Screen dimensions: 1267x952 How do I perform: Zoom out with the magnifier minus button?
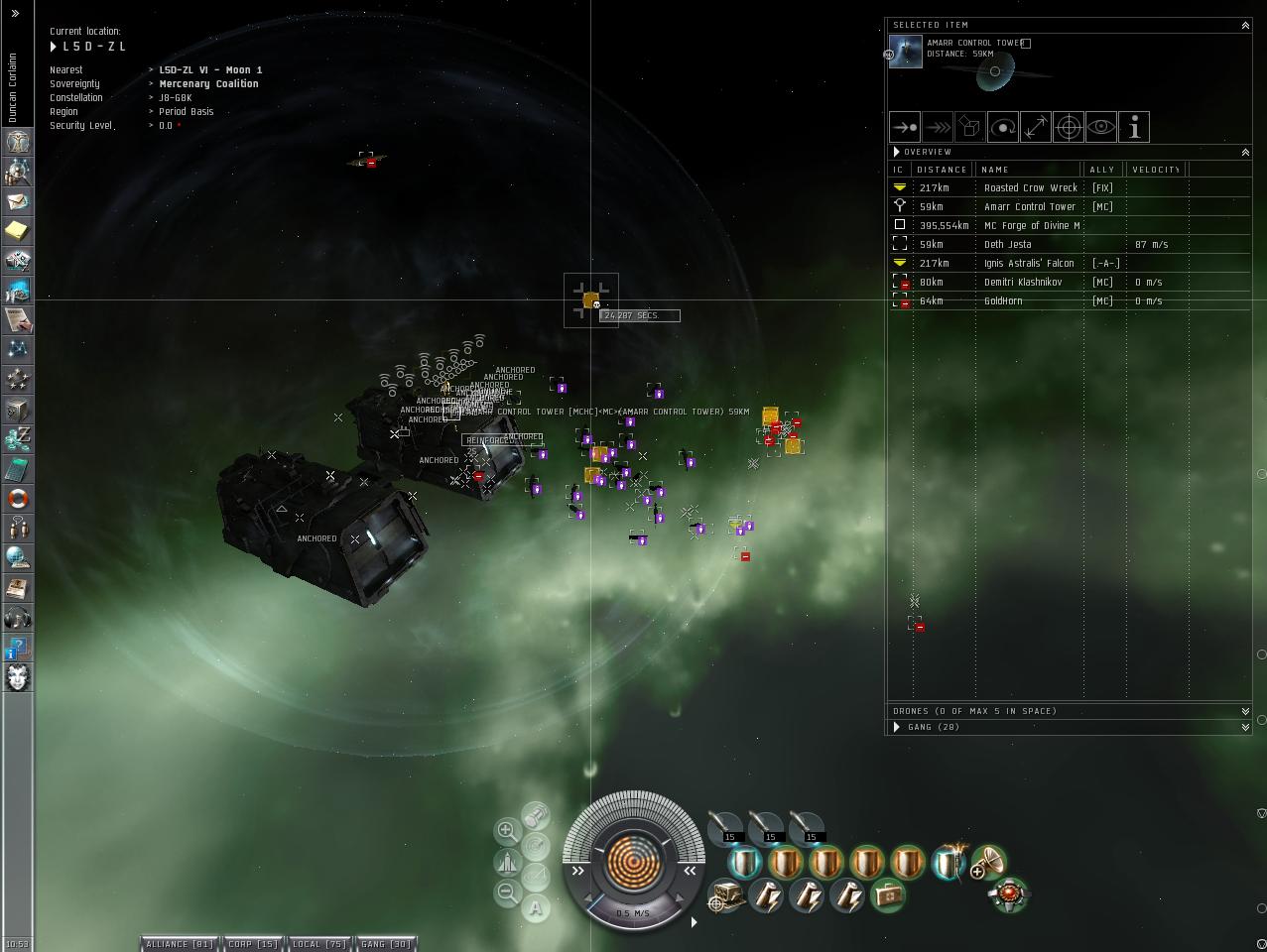click(x=507, y=892)
